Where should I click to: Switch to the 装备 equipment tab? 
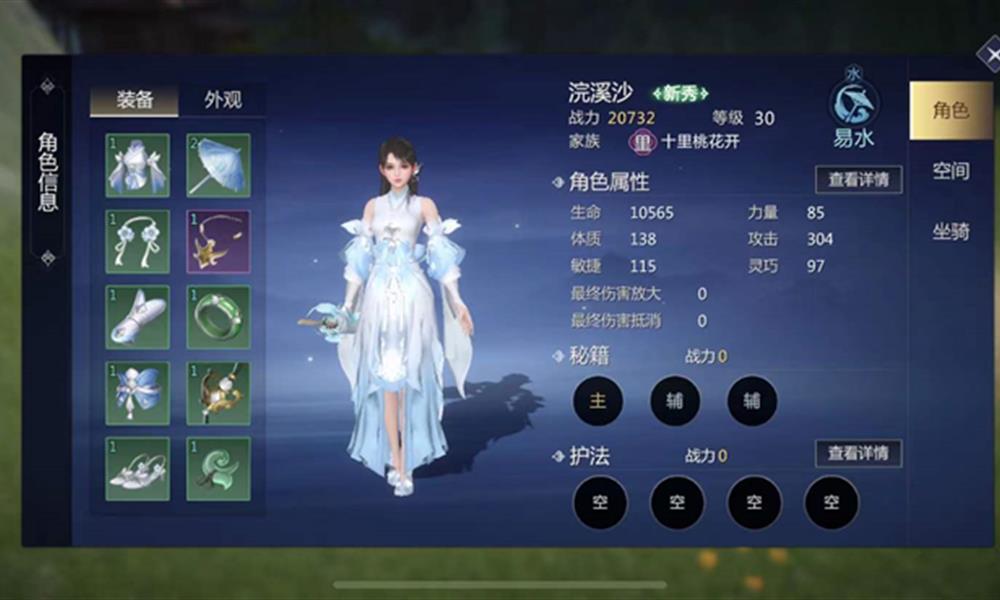tap(134, 100)
